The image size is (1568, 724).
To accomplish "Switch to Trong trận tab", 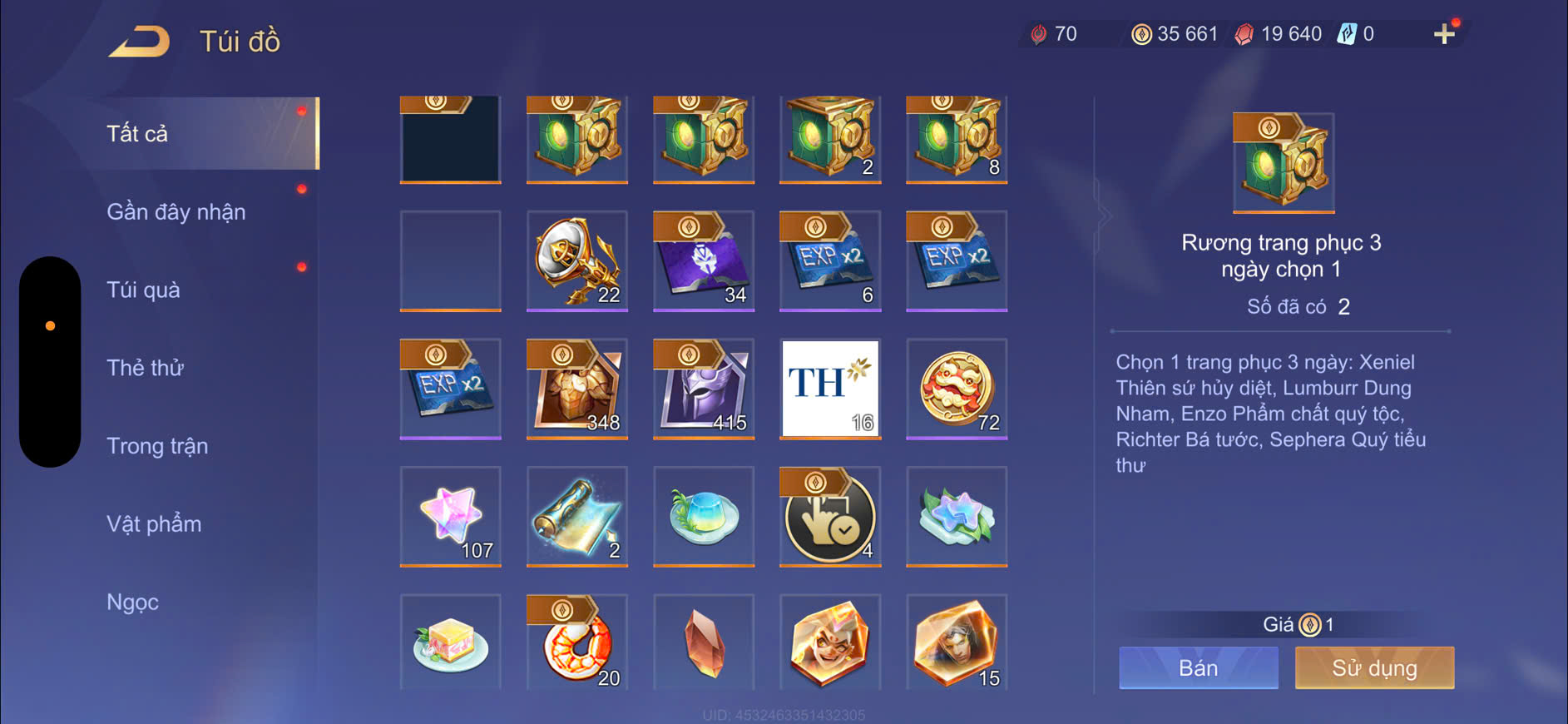I will click(x=157, y=446).
